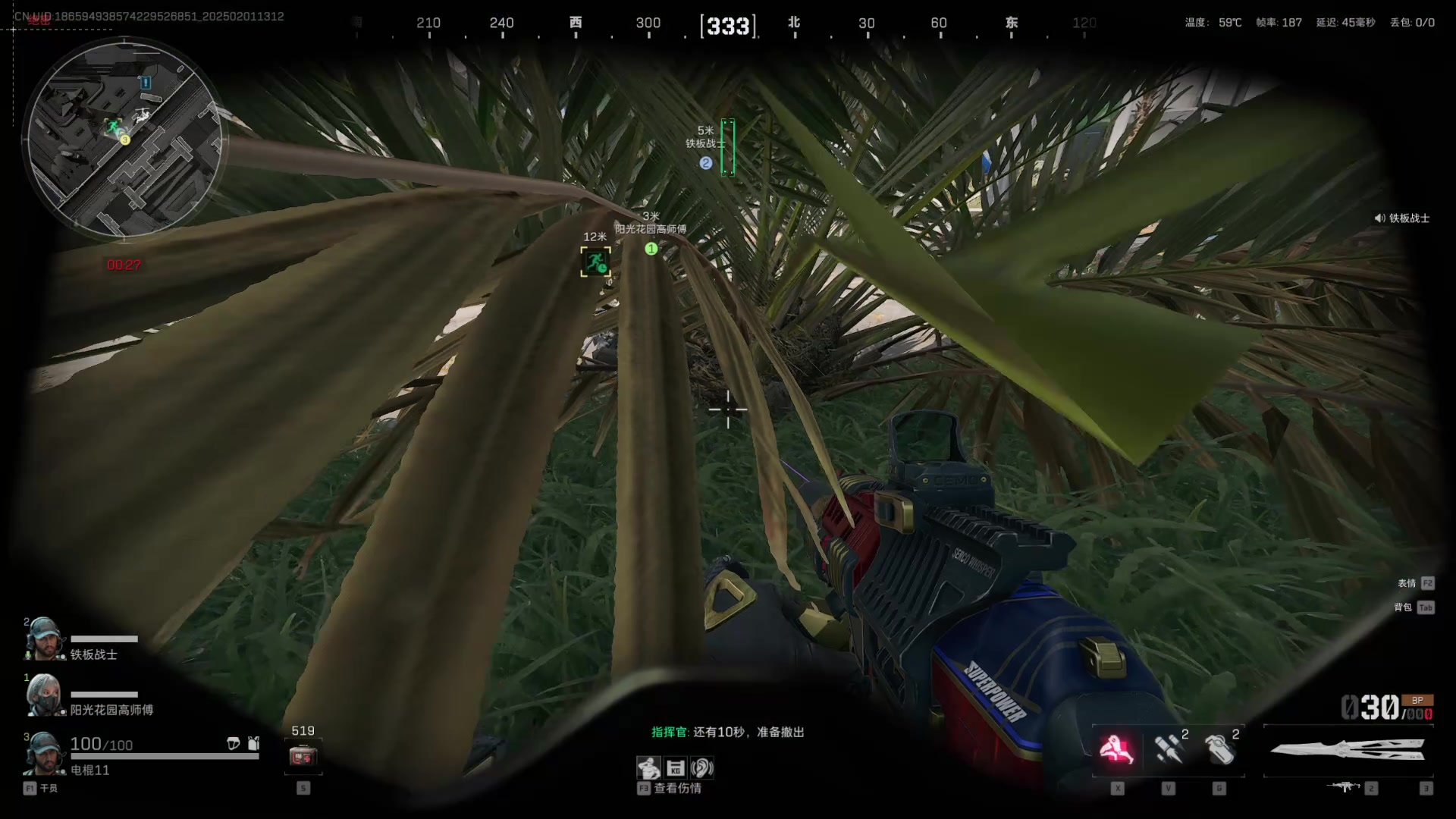Use the red medkit item slot

coord(303,756)
